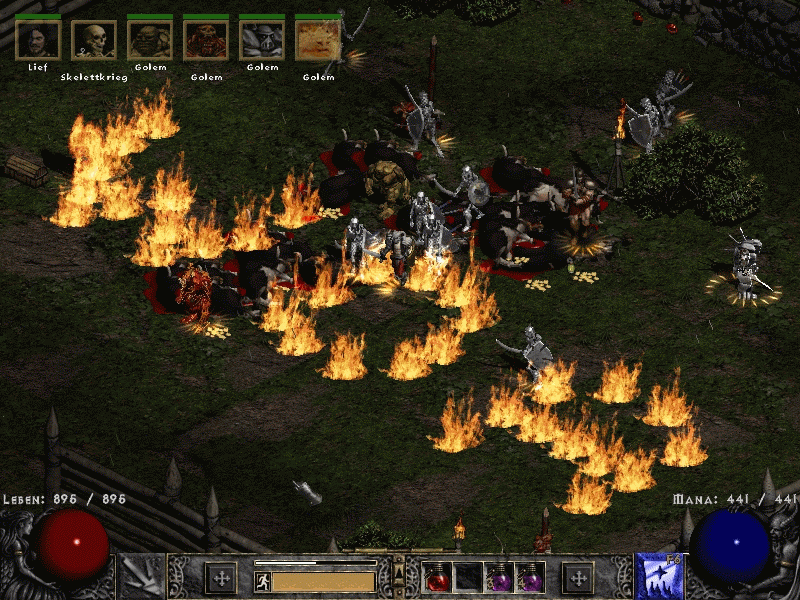Toggle the run/walk running figure button

pyautogui.click(x=263, y=581)
